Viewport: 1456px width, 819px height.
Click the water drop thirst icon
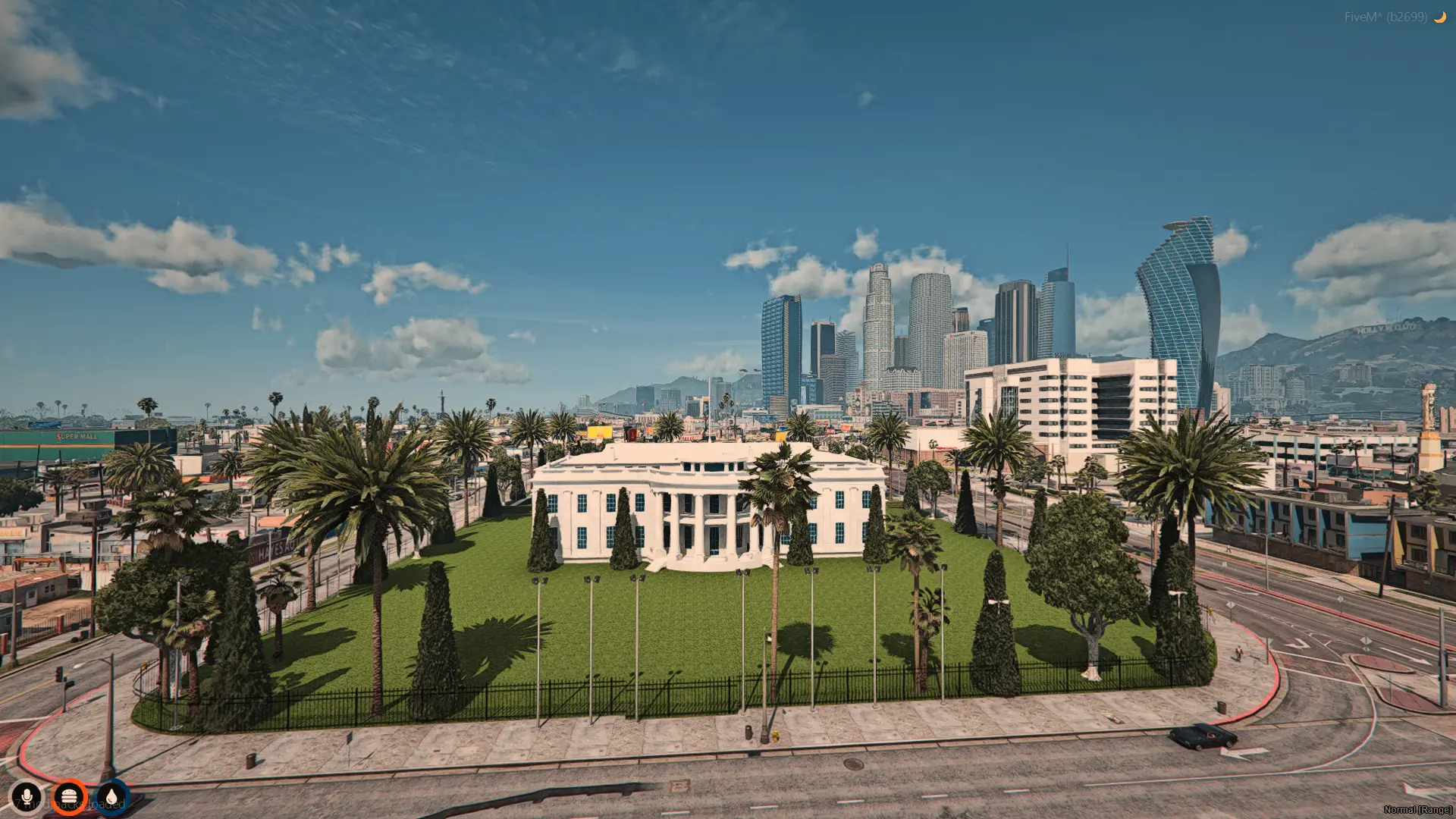(x=111, y=796)
